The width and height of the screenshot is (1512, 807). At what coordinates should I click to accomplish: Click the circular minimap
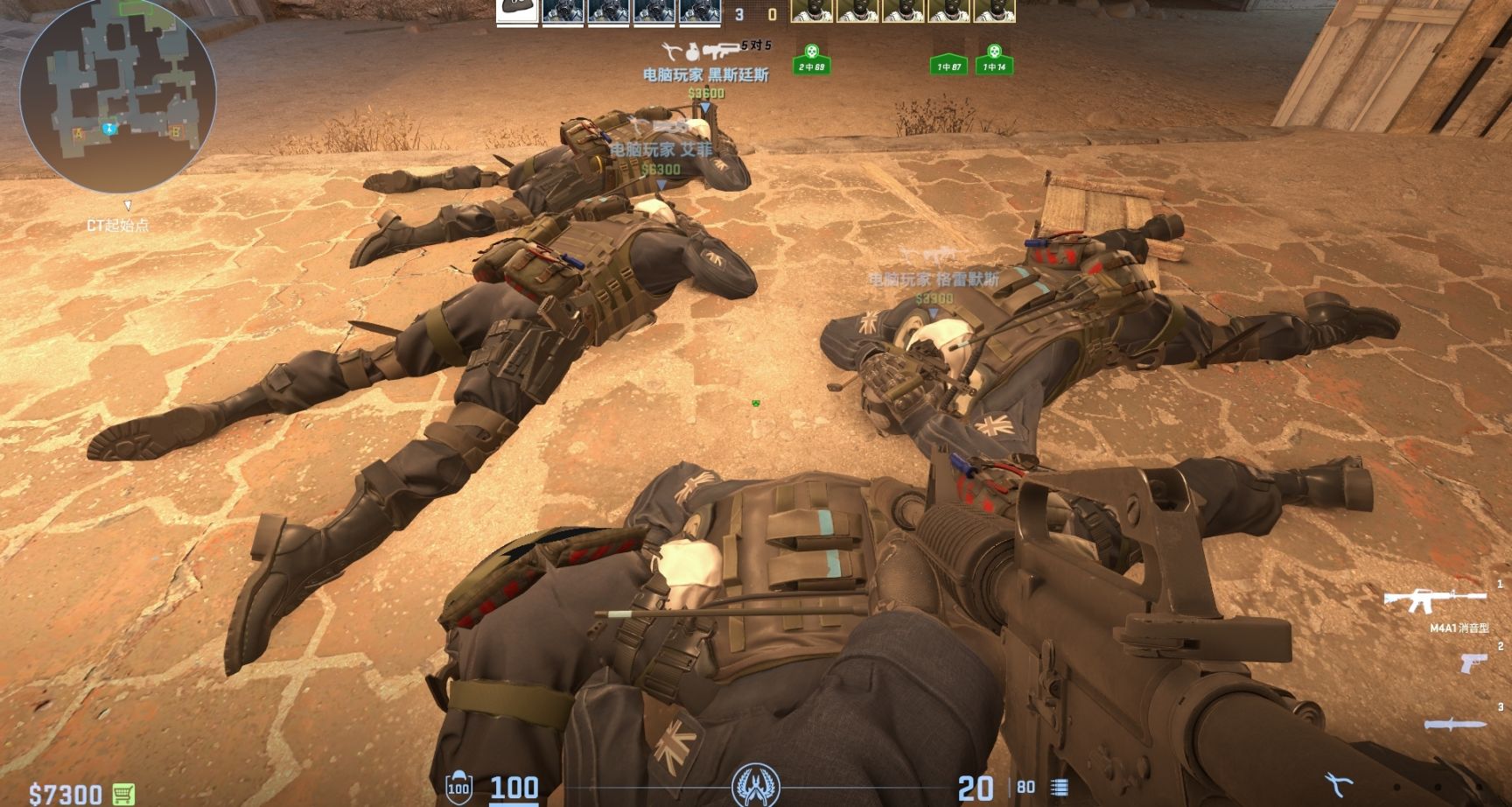(x=117, y=96)
